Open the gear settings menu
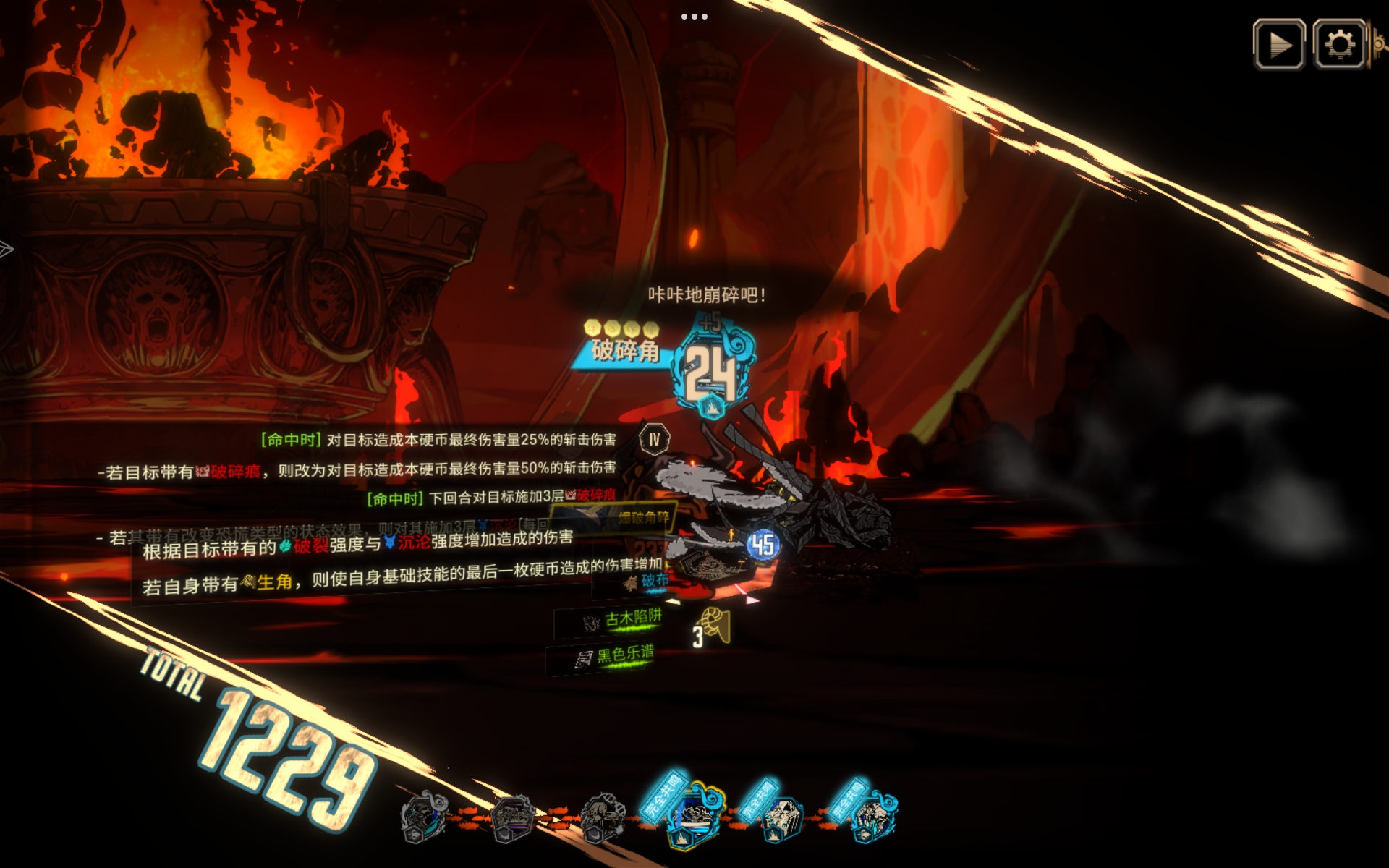1389x868 pixels. pyautogui.click(x=1339, y=45)
